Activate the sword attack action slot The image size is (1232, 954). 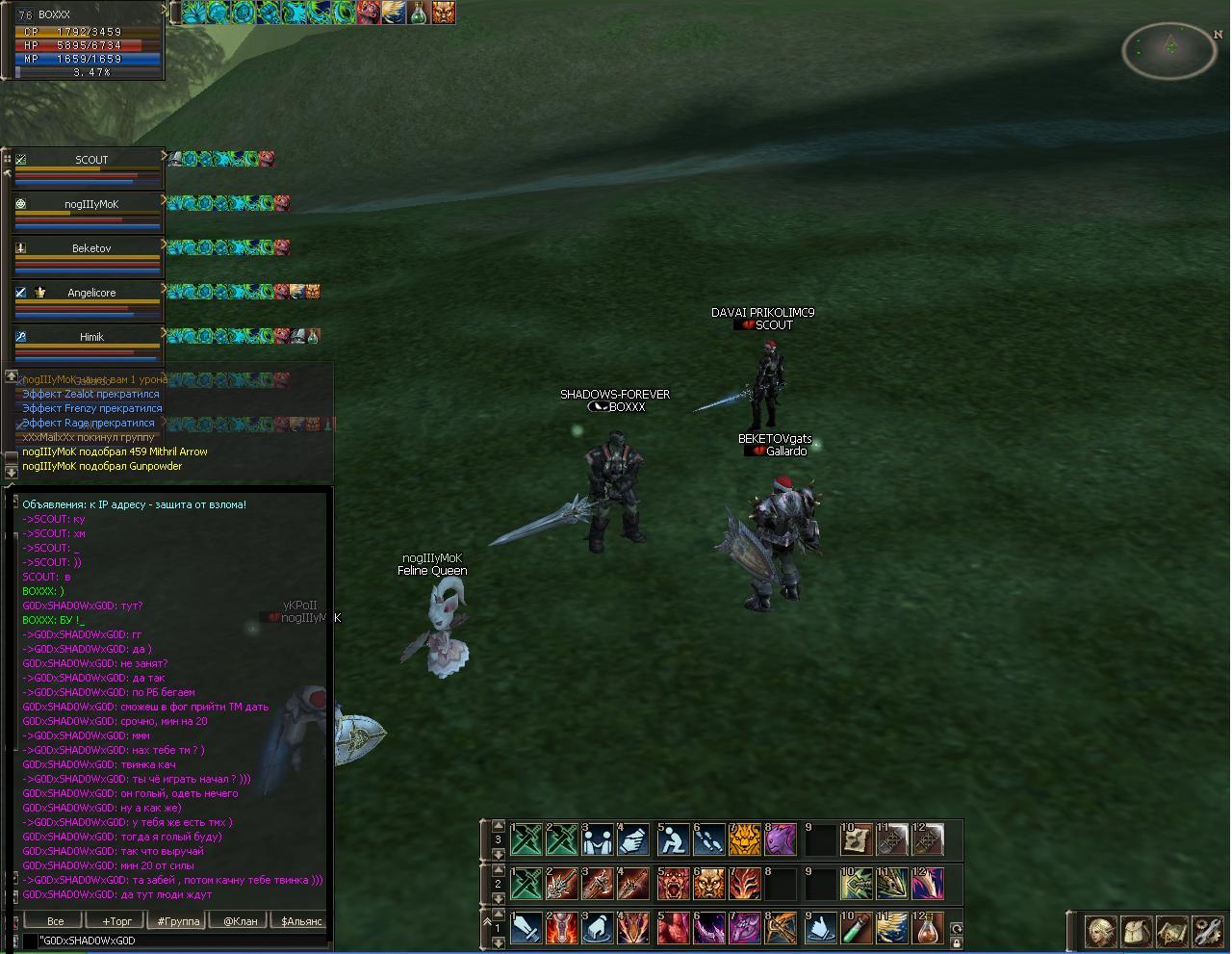pos(526,929)
